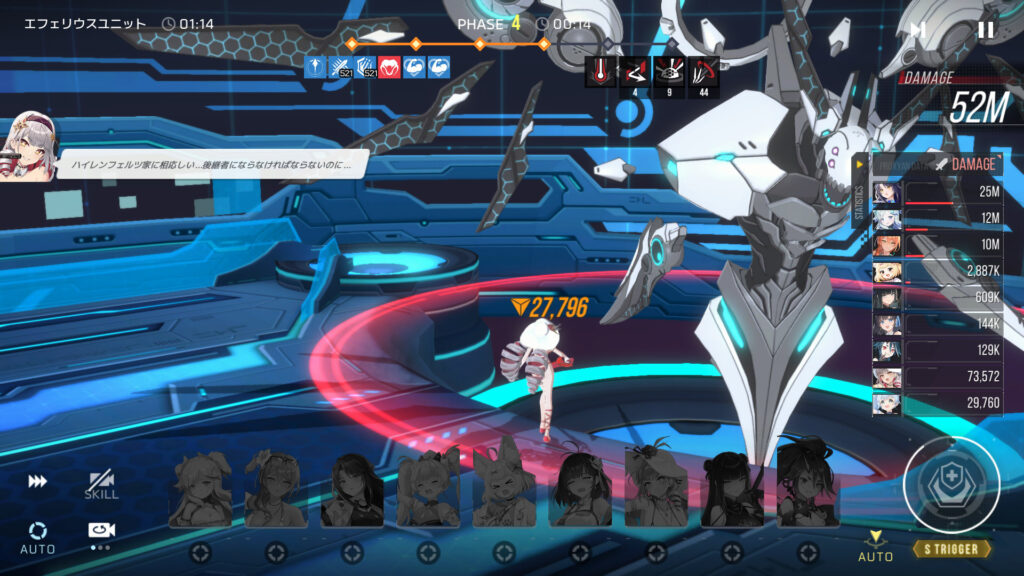Switch the statistics DAMAGE display tab
This screenshot has width=1024, height=576.
[x=972, y=164]
